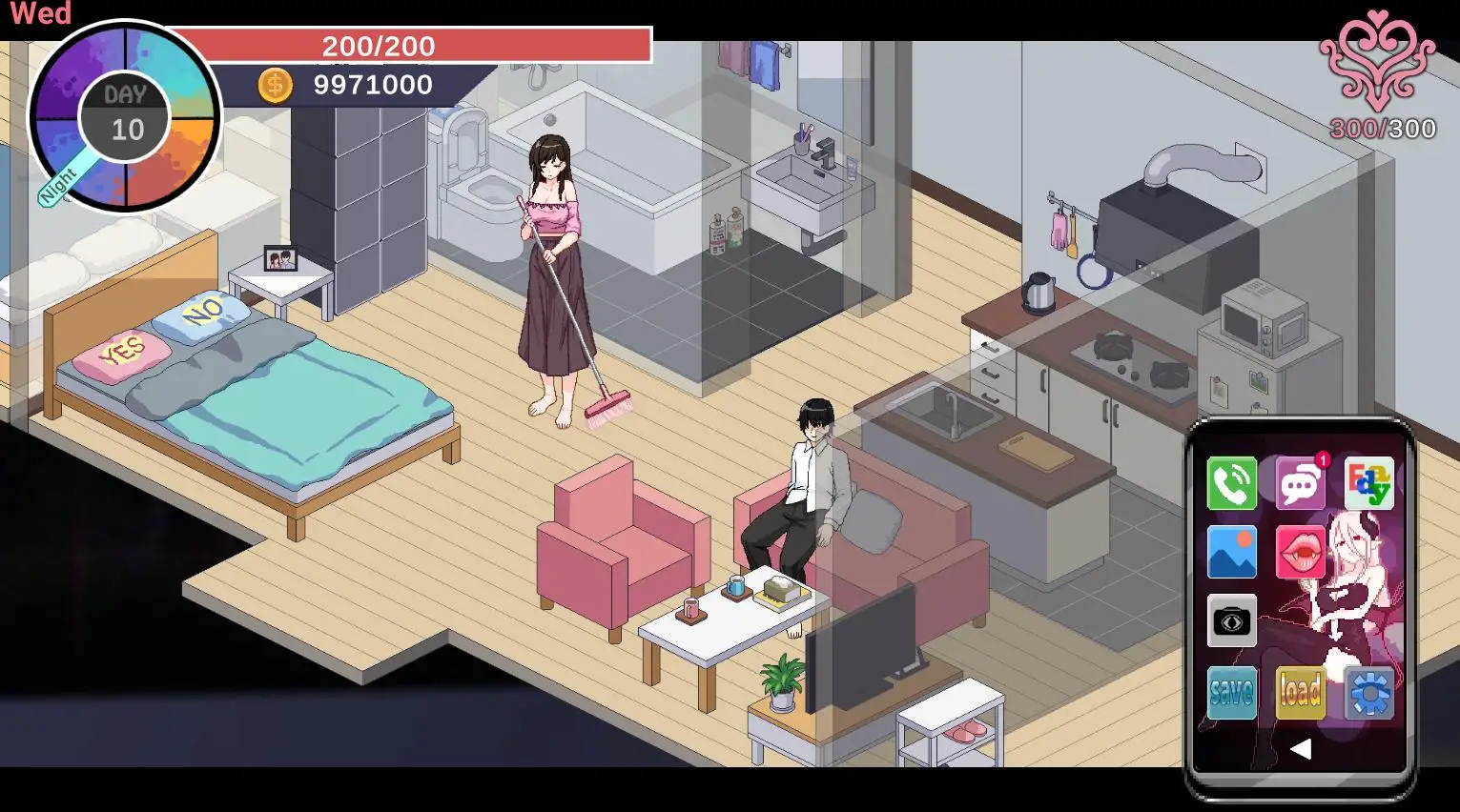The width and height of the screenshot is (1460, 812).
Task: Open the green phone call app
Action: [x=1231, y=483]
